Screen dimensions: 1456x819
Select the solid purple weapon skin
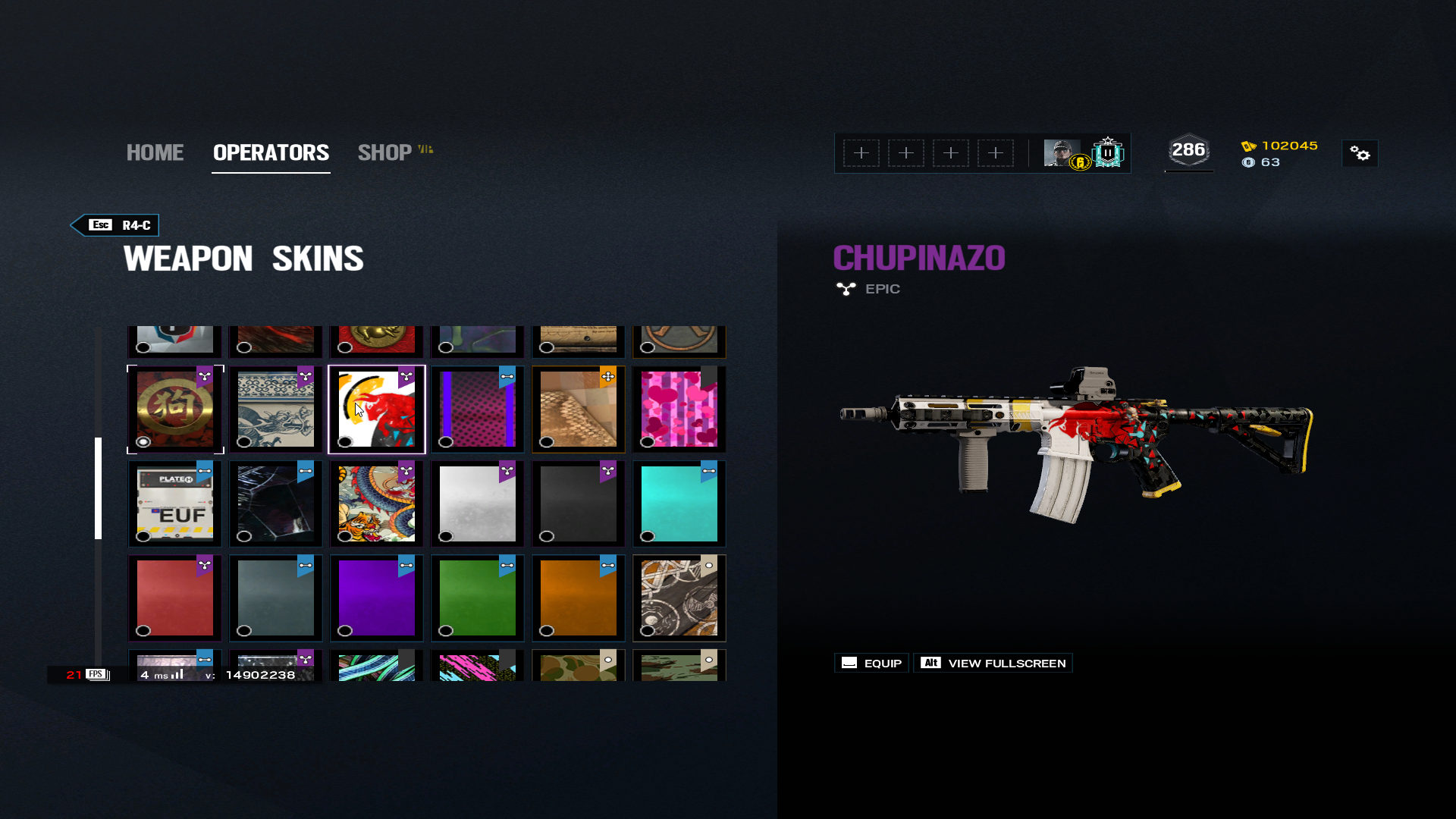(377, 598)
